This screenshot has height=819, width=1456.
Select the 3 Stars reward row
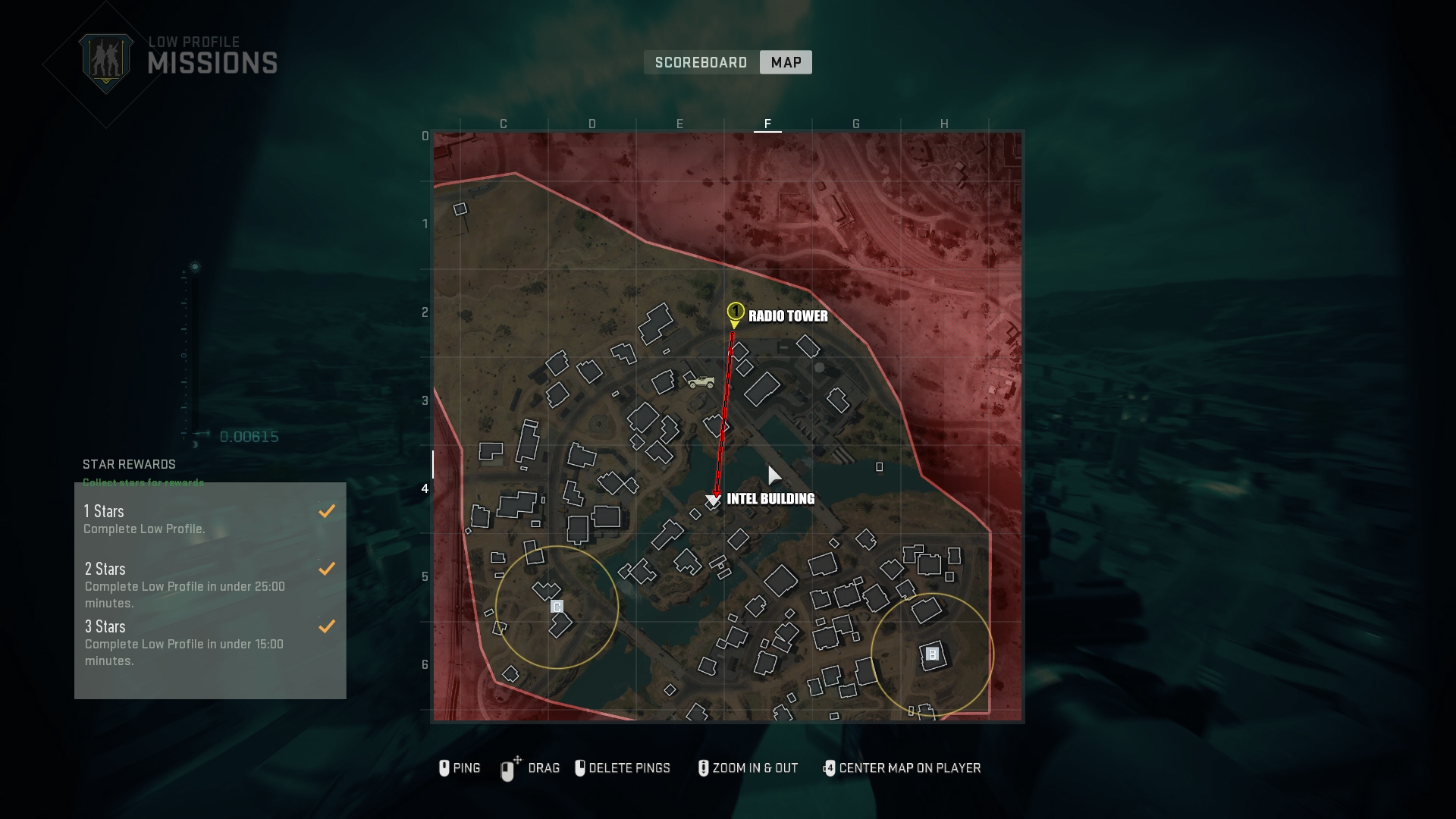[210, 642]
